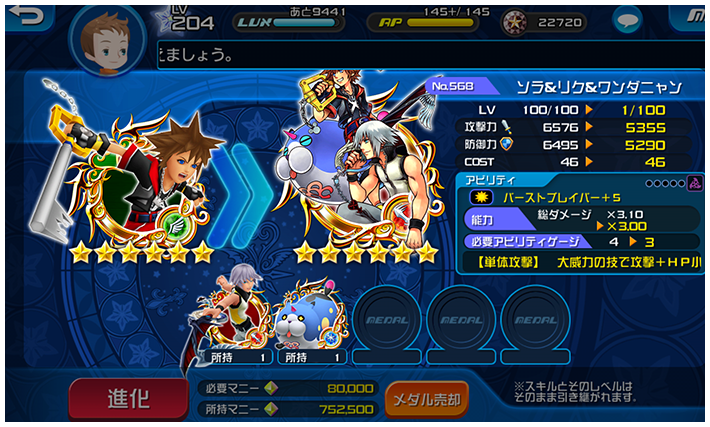Image resolution: width=710 pixels, height=427 pixels.
Task: Tap the red 進化 evolve button
Action: 127,398
